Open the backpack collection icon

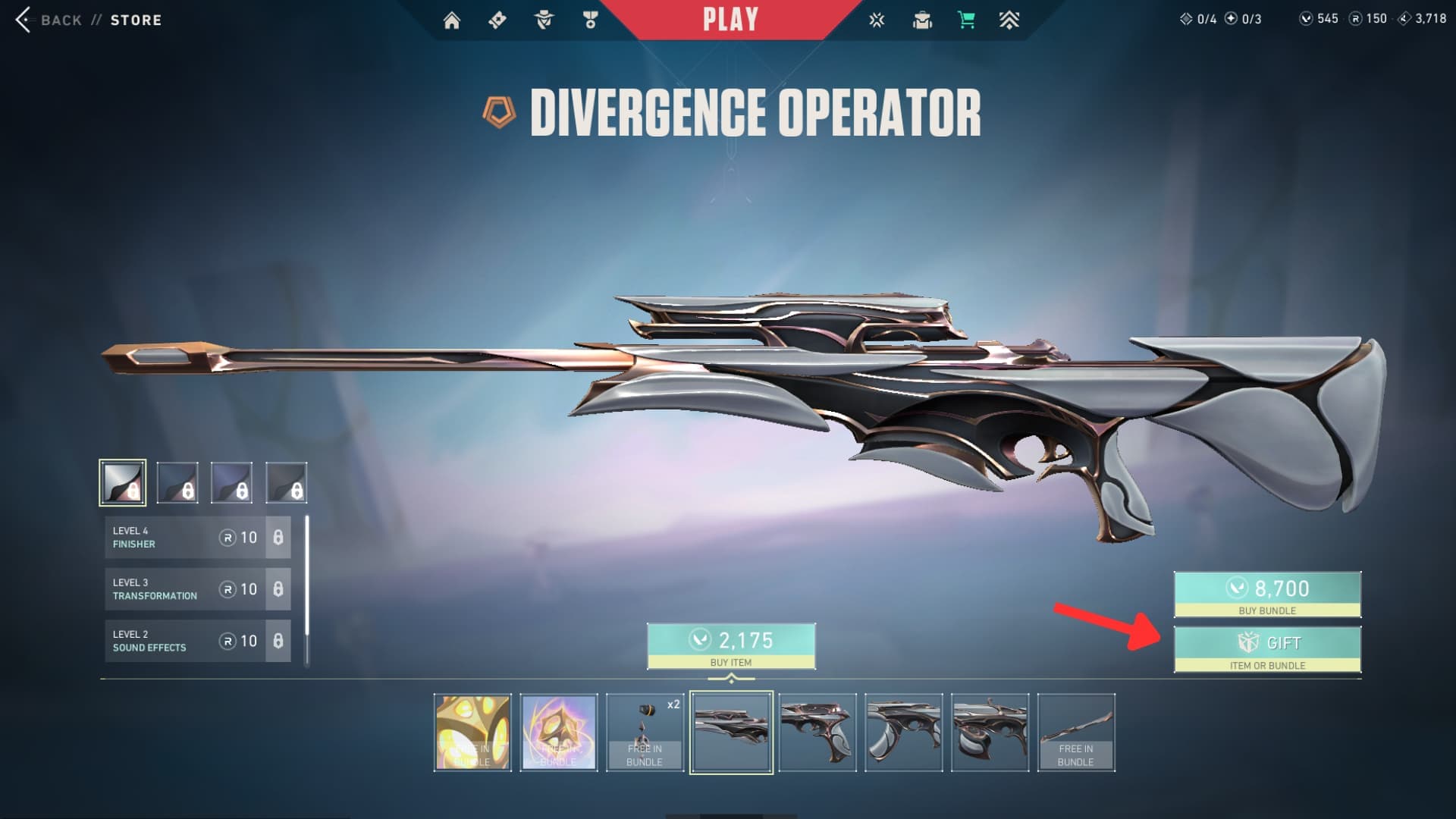[x=922, y=20]
